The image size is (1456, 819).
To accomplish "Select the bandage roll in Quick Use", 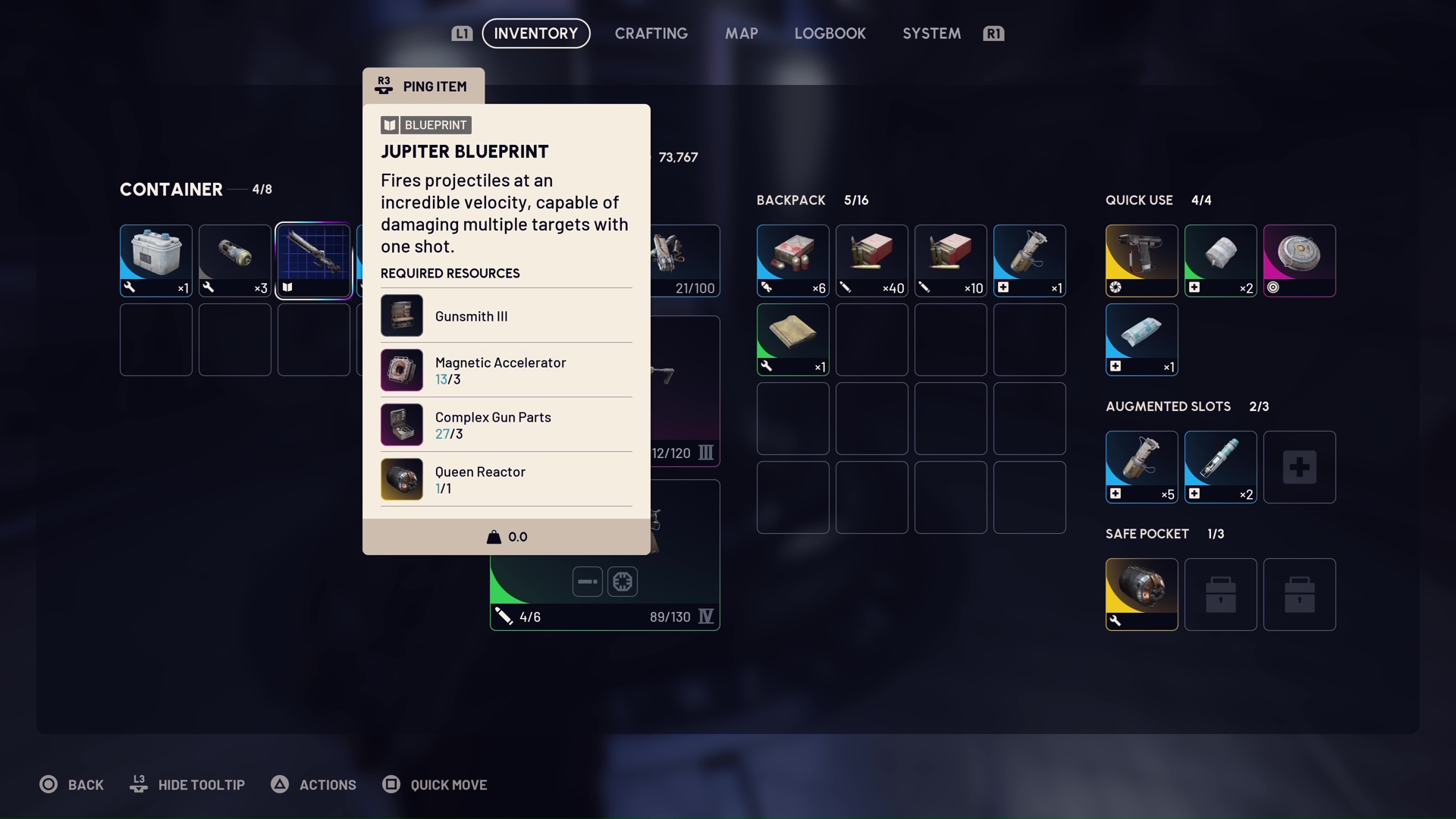I will pyautogui.click(x=1220, y=260).
